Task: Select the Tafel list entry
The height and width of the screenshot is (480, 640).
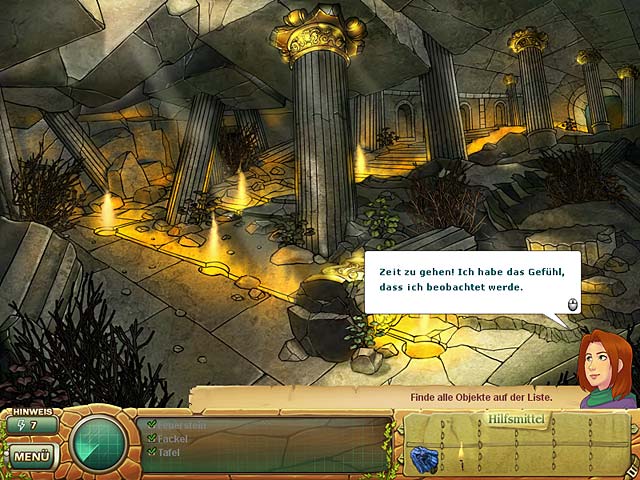Action: [x=170, y=452]
